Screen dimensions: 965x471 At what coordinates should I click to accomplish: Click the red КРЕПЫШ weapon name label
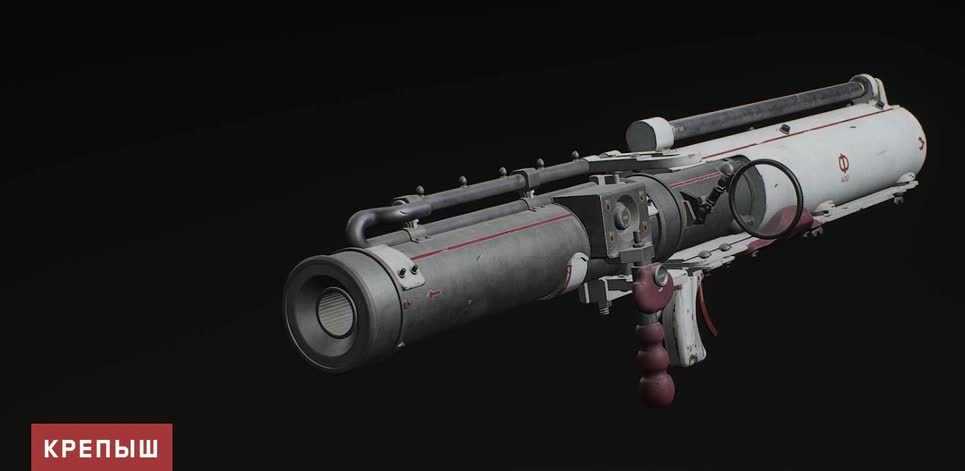pyautogui.click(x=101, y=447)
